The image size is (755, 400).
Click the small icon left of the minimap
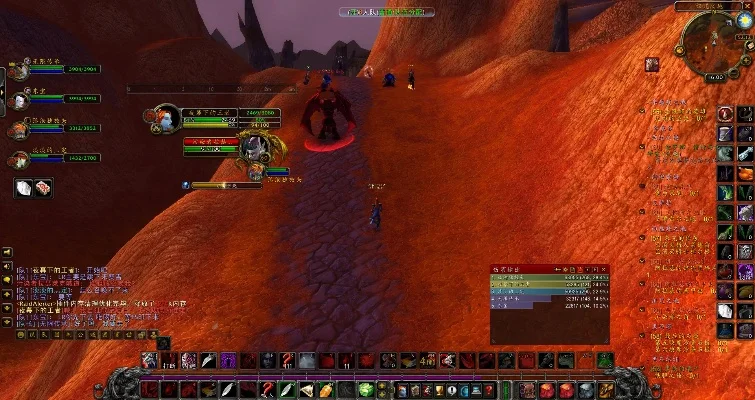(x=651, y=64)
